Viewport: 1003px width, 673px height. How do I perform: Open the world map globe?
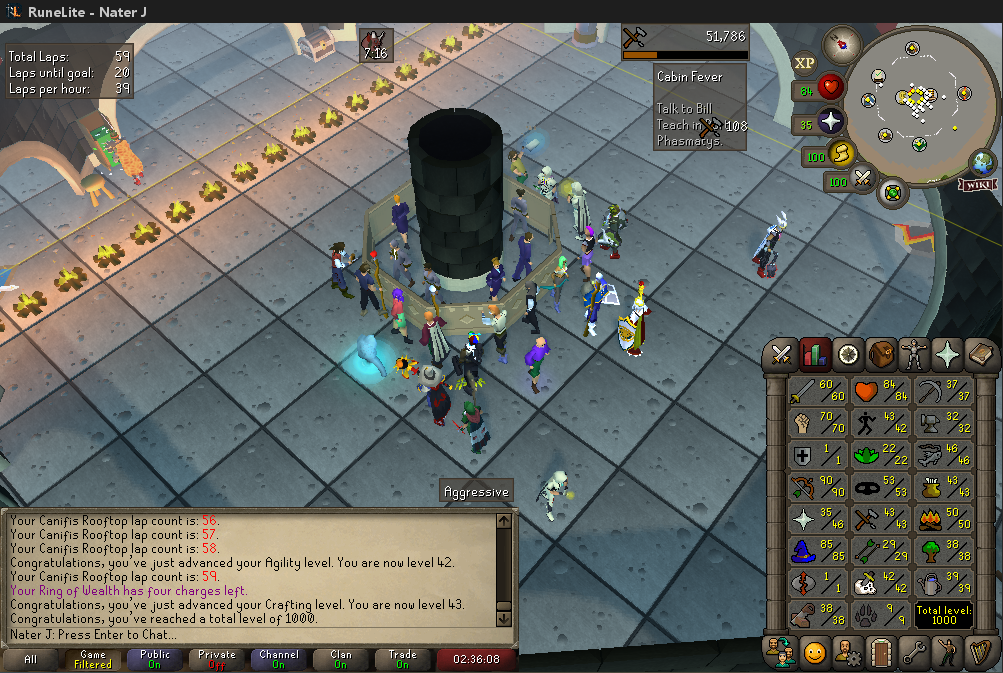tap(983, 161)
